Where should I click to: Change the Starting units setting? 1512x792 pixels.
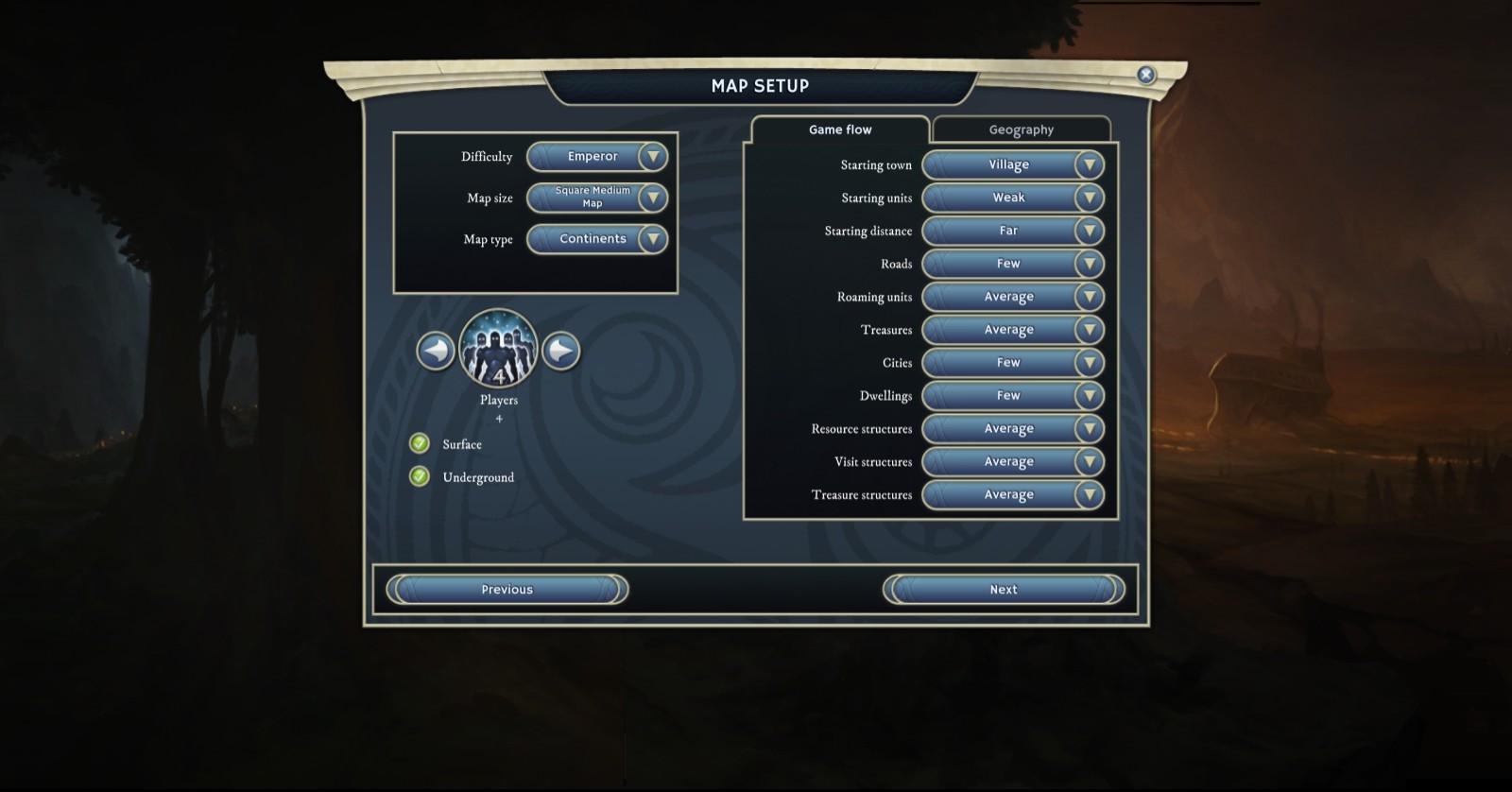pos(1013,198)
